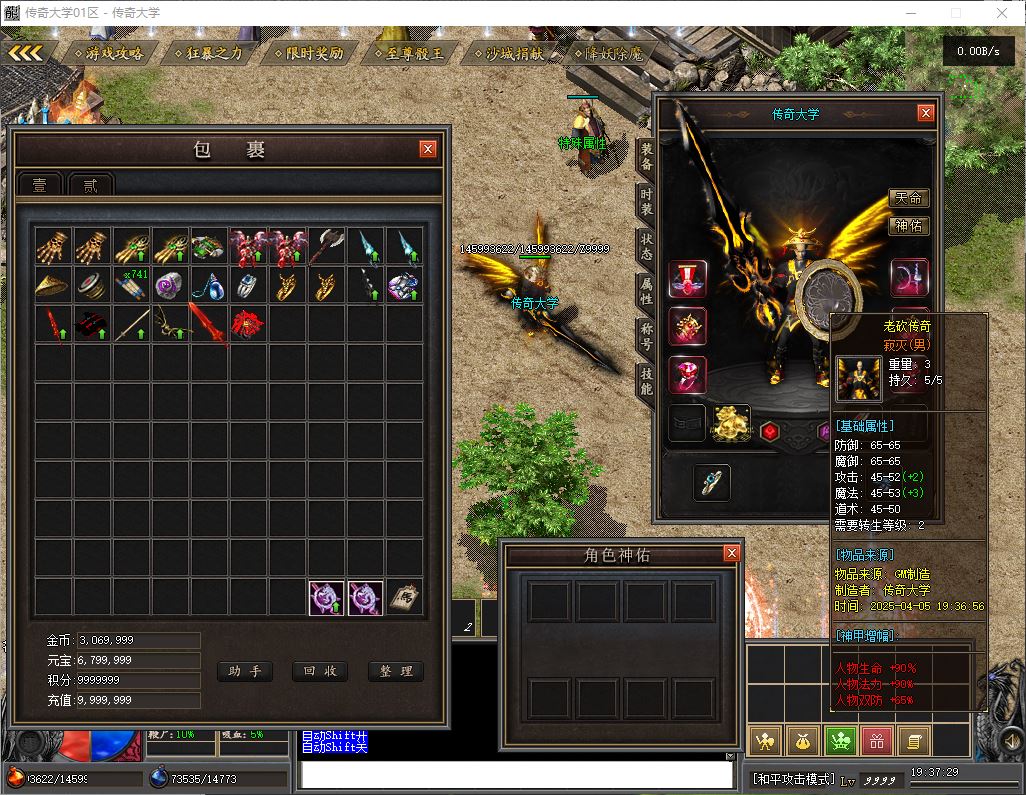Switch to the 时装 costume tab
Screen dimensions: 1026x795
pos(647,205)
